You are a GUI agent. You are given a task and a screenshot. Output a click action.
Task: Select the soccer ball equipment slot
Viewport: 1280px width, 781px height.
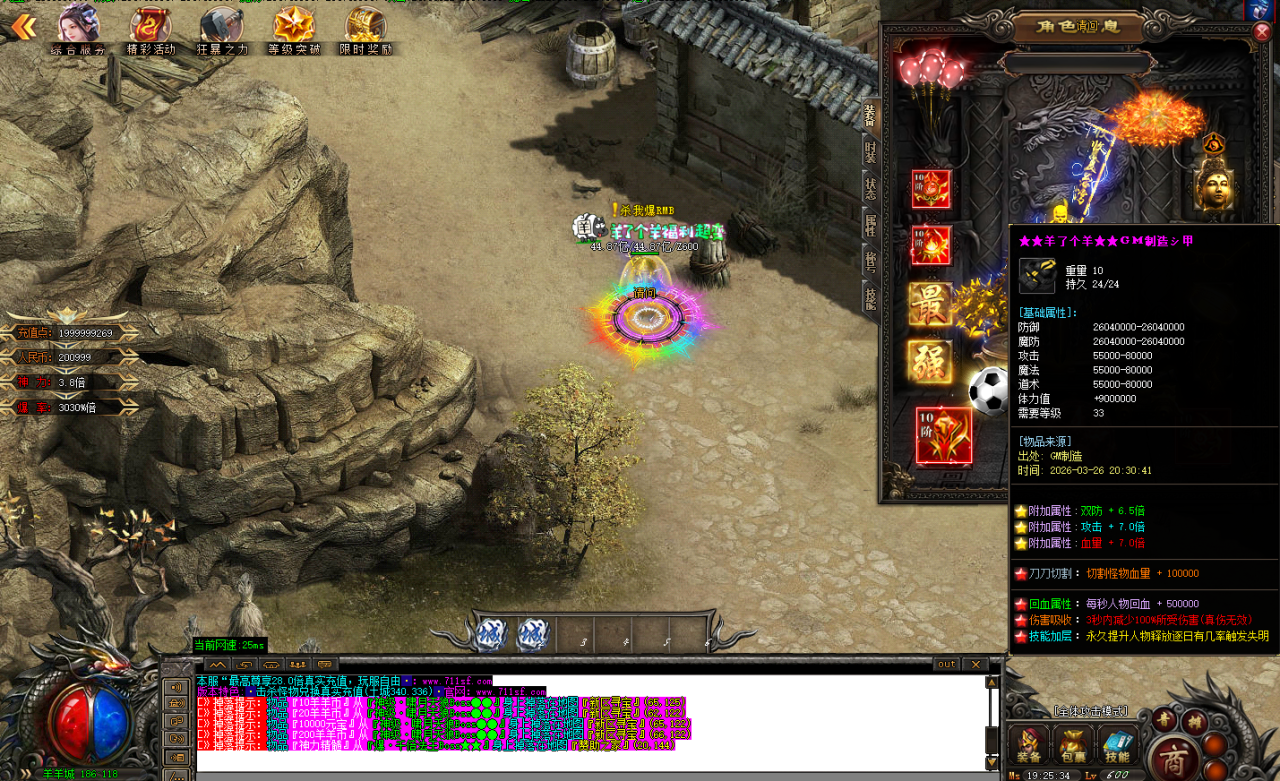point(988,392)
